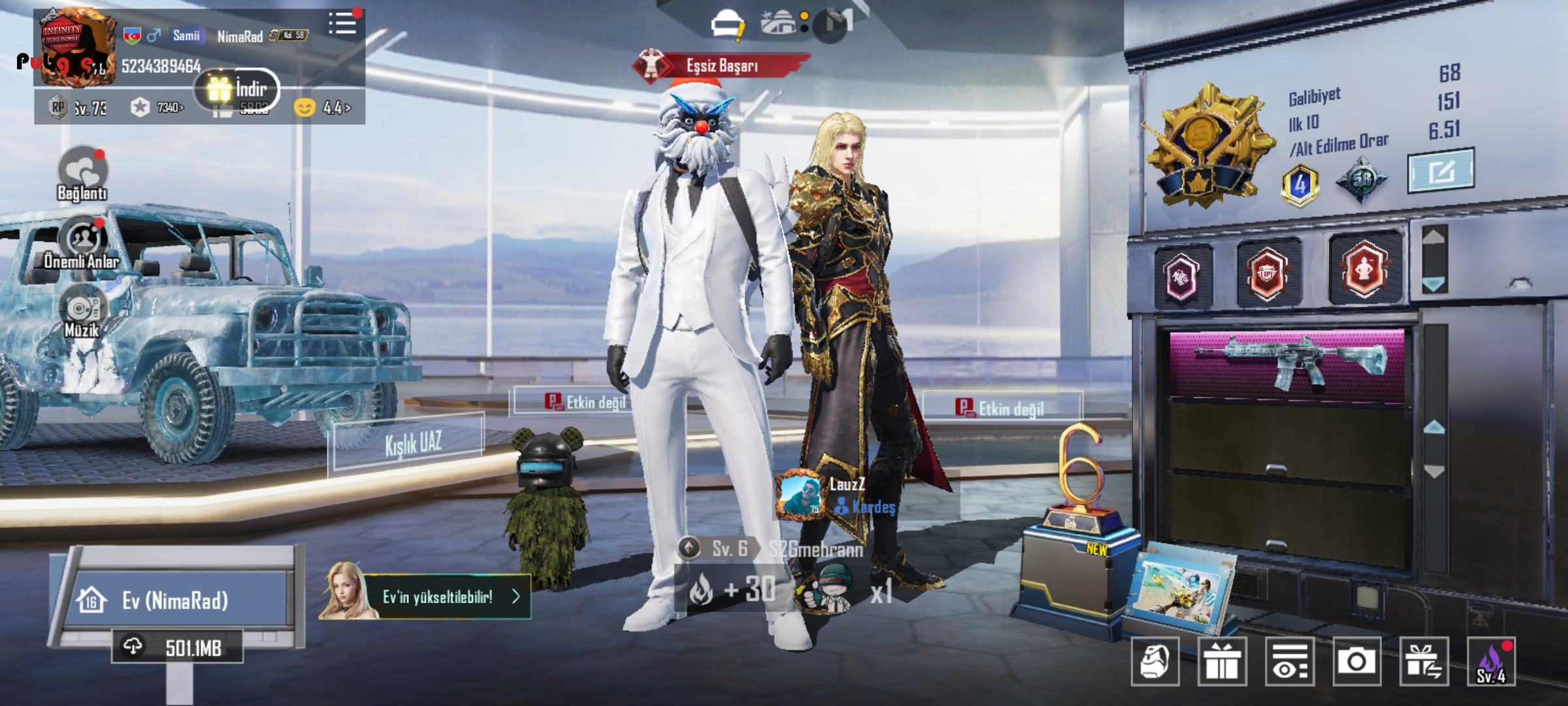Toggle the profile visibility eye icon

1290,662
